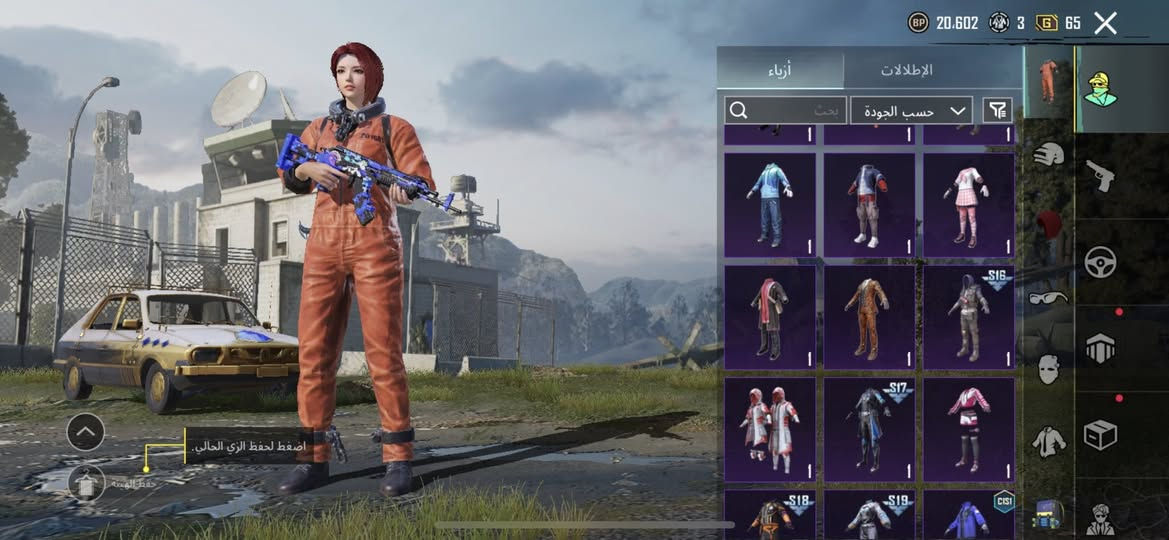
Task: Open the backpack subcategory icon
Action: point(1047,514)
